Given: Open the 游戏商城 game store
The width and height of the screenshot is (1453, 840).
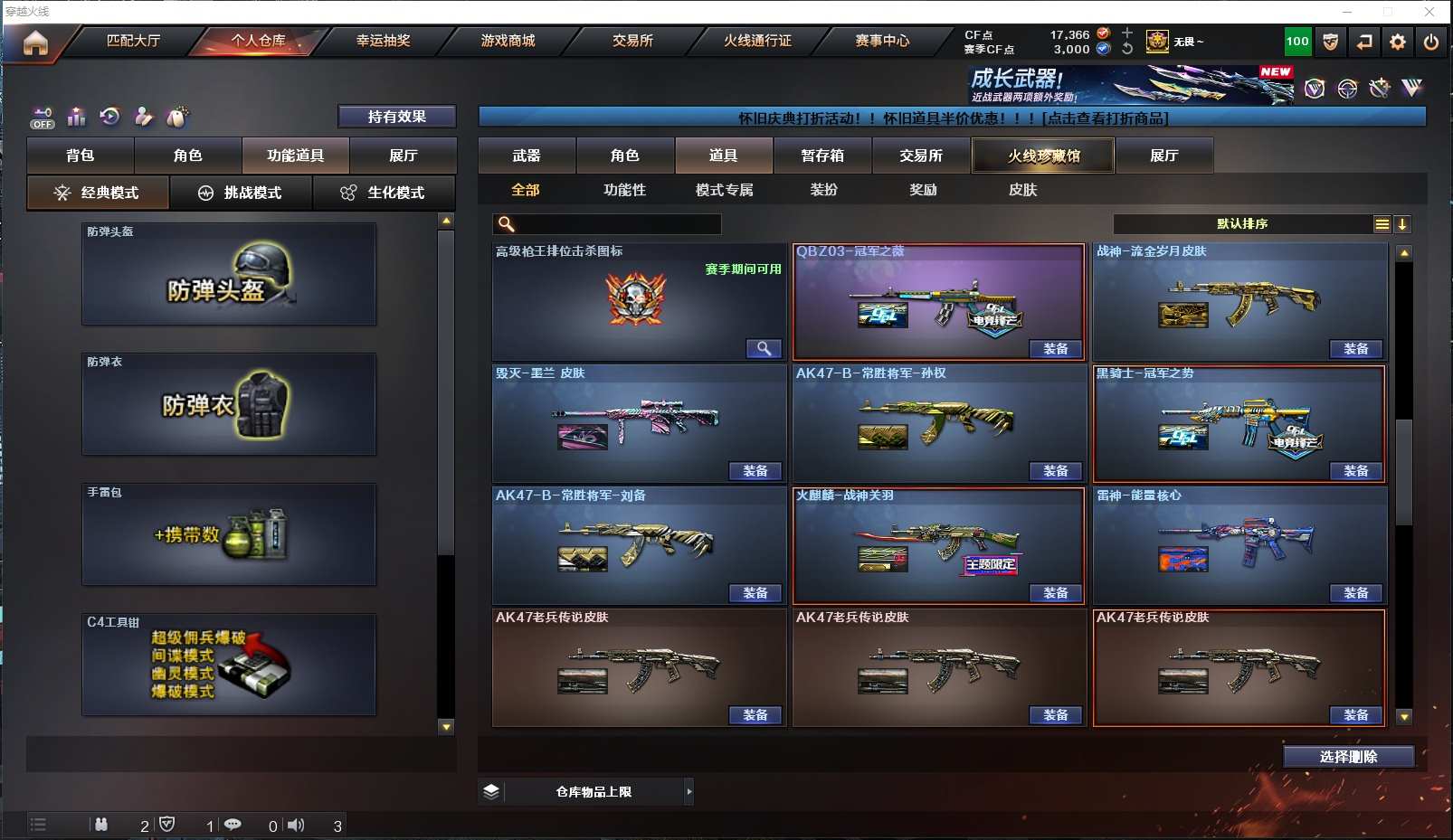Looking at the screenshot, I should [508, 41].
